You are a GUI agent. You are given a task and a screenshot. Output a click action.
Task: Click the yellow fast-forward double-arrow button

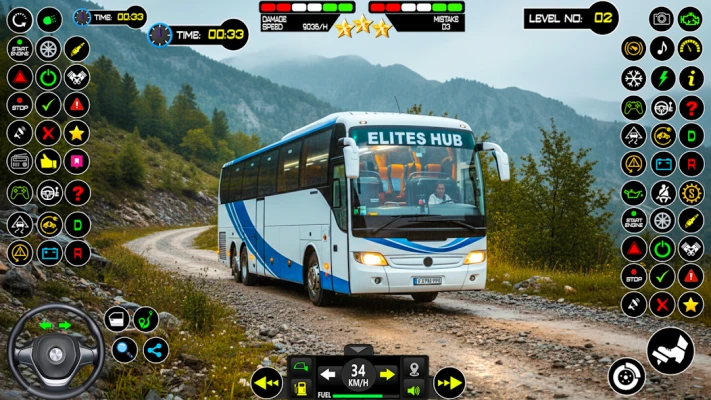click(x=449, y=382)
